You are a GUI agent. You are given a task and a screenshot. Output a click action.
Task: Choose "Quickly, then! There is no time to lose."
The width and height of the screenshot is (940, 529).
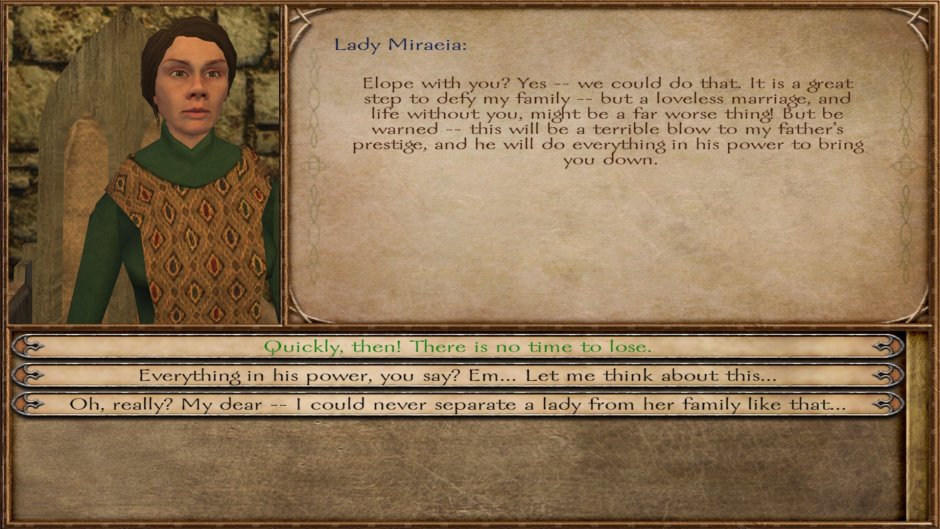click(x=457, y=347)
